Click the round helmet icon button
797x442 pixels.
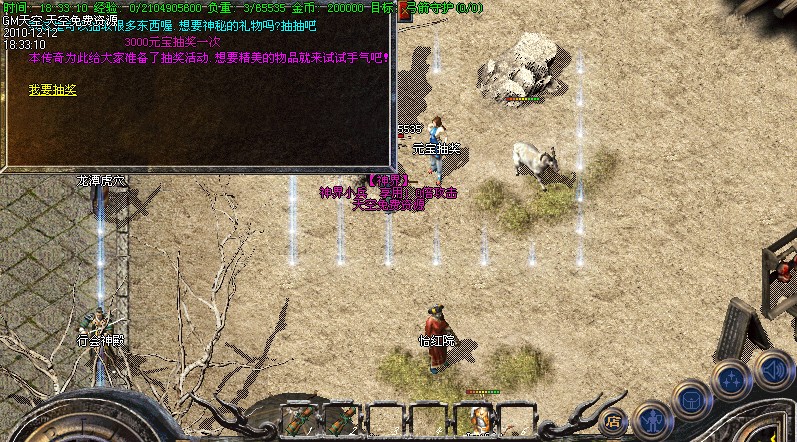point(691,399)
